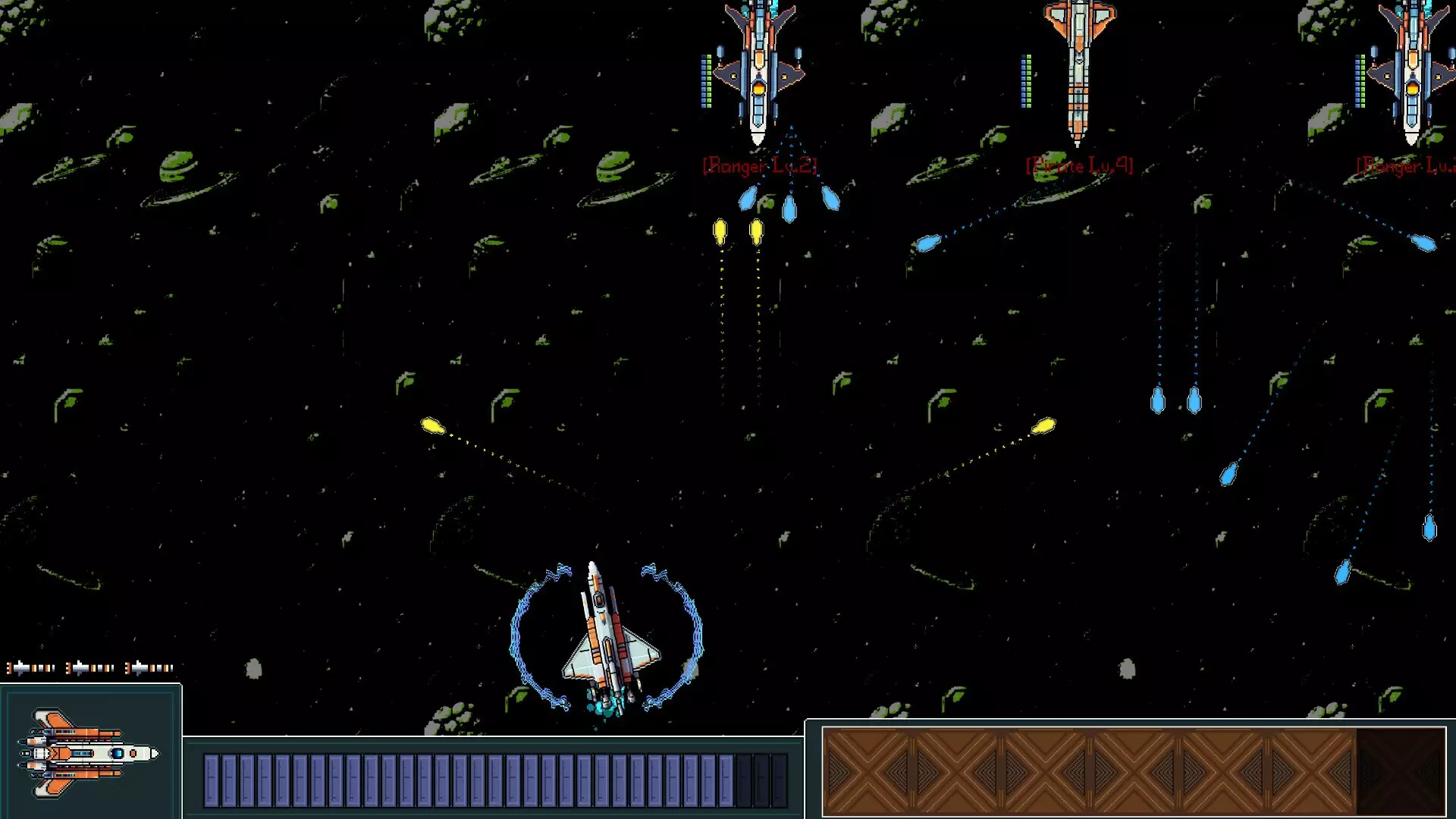1456x819 pixels.
Task: Click the player ship portrait panel
Action: click(90, 752)
